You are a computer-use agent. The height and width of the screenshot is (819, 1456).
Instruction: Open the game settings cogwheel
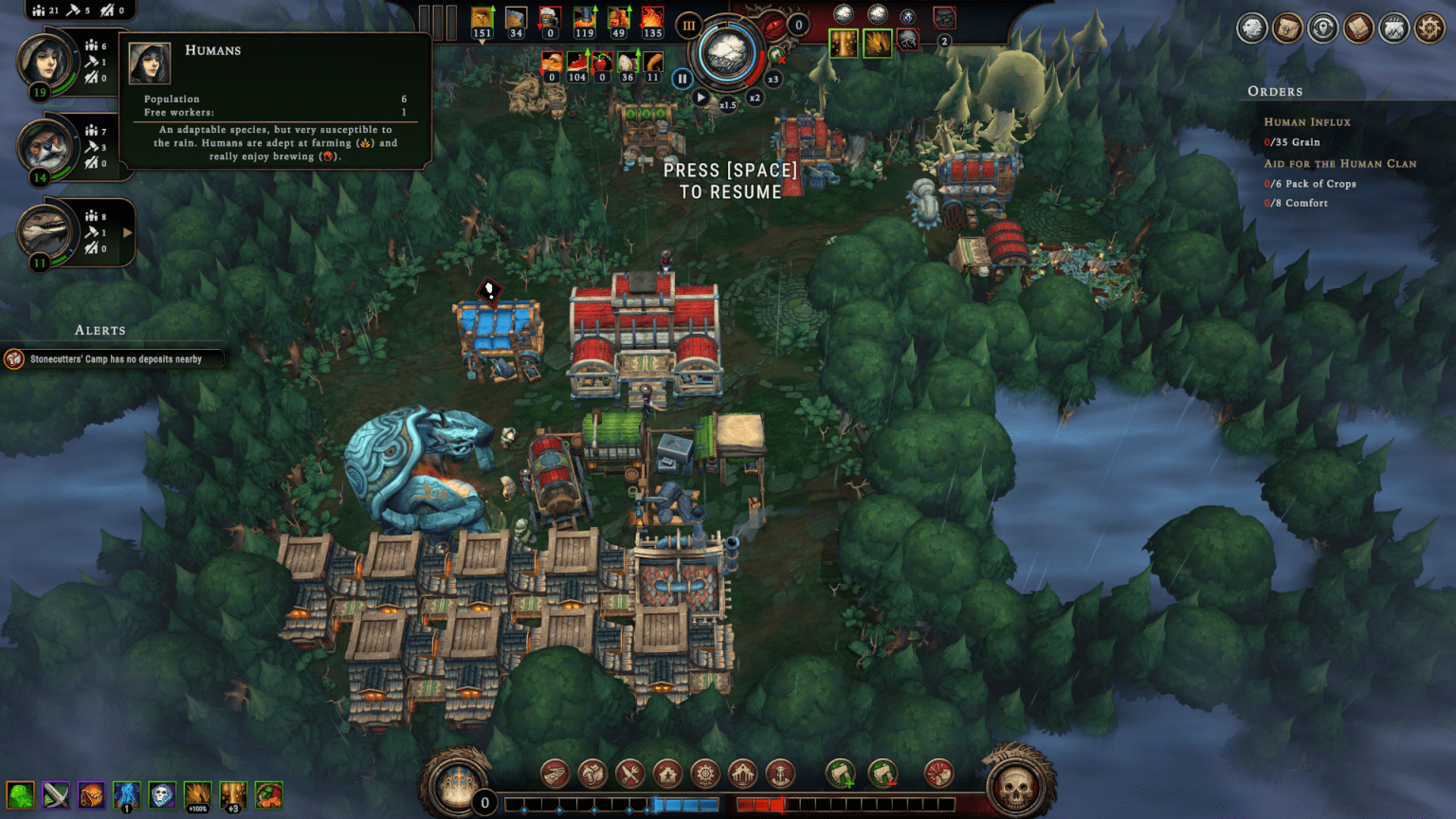pyautogui.click(x=1431, y=28)
